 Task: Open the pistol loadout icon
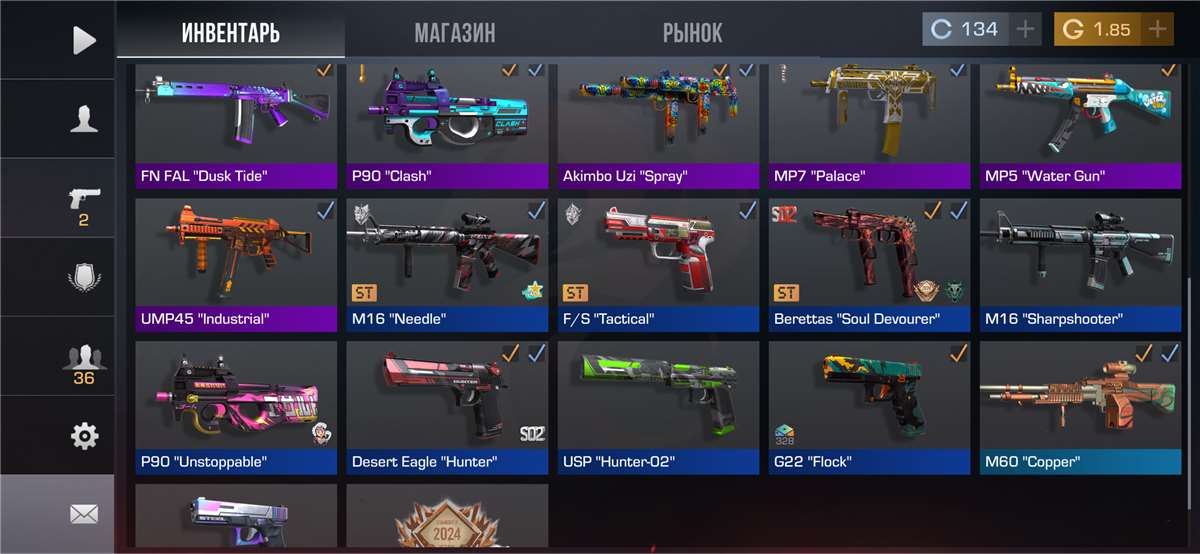pyautogui.click(x=84, y=200)
